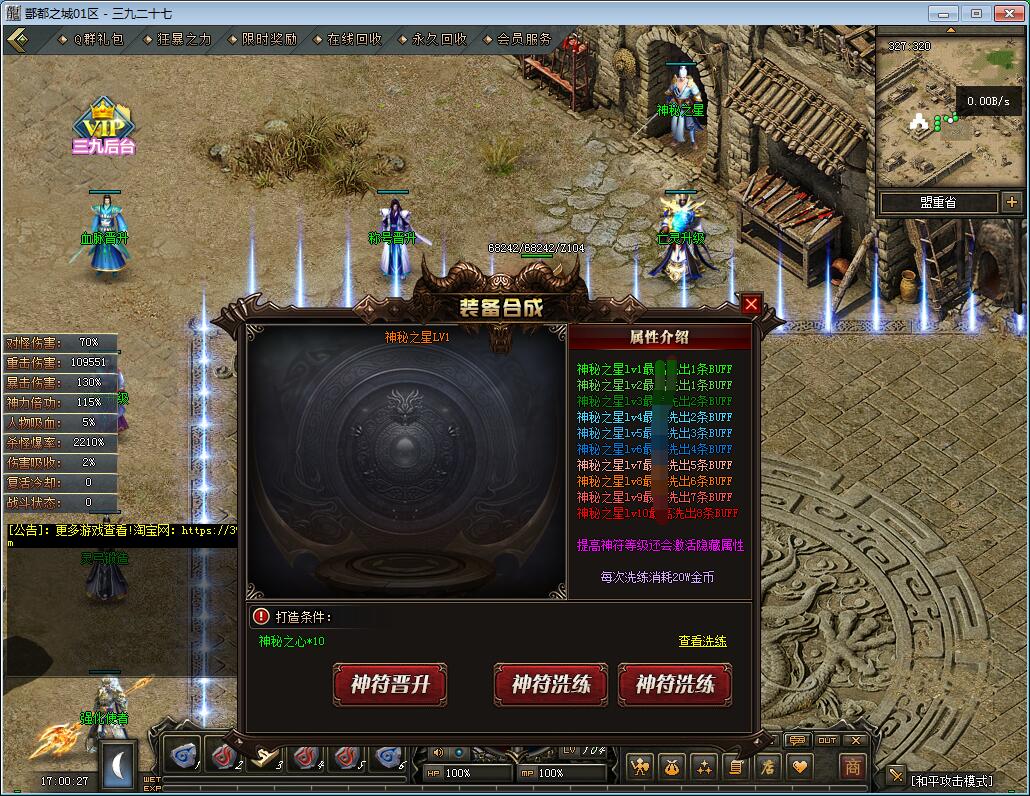1030x796 pixels.
Task: Expand the map with the plus button
Action: 1011,203
